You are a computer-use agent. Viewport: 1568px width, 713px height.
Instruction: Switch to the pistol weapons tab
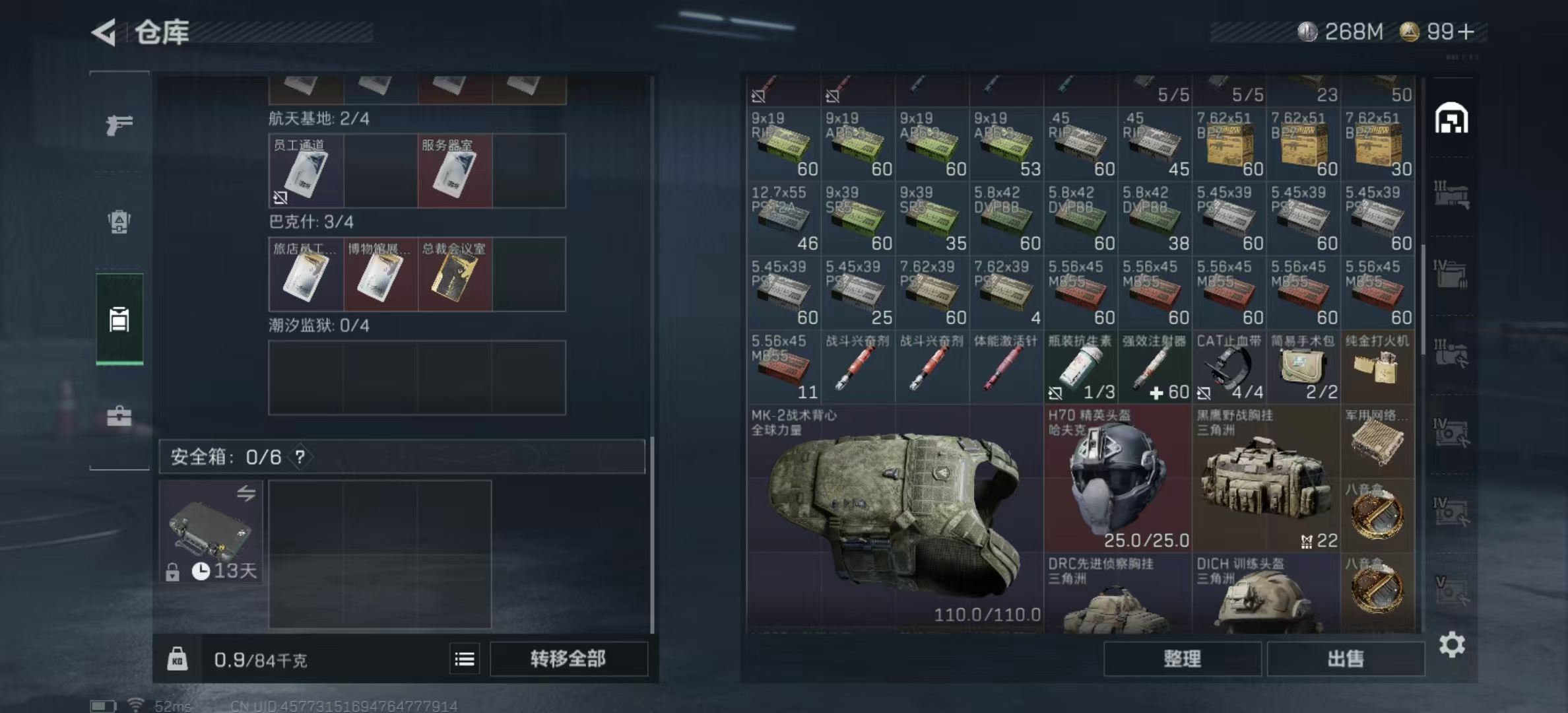coord(119,124)
